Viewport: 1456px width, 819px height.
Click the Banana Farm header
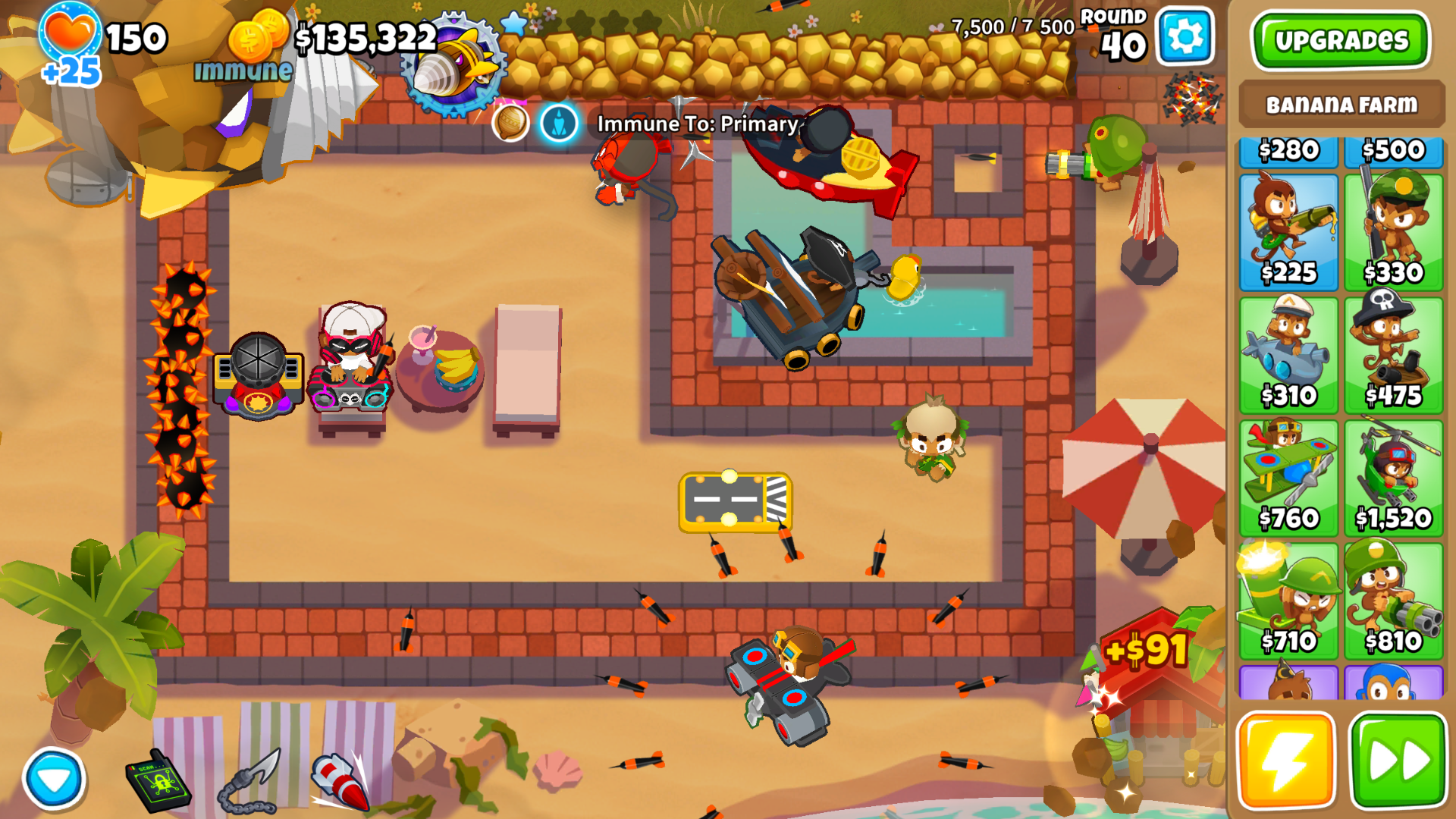(1341, 106)
